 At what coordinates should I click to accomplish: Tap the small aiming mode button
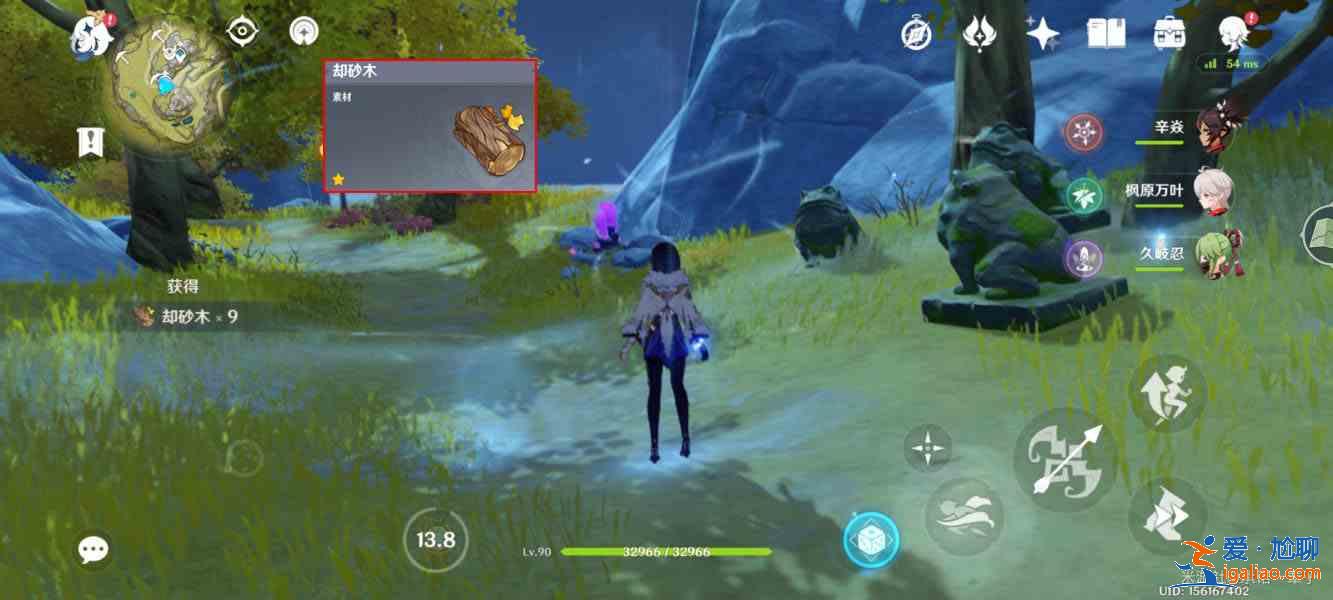pos(928,447)
